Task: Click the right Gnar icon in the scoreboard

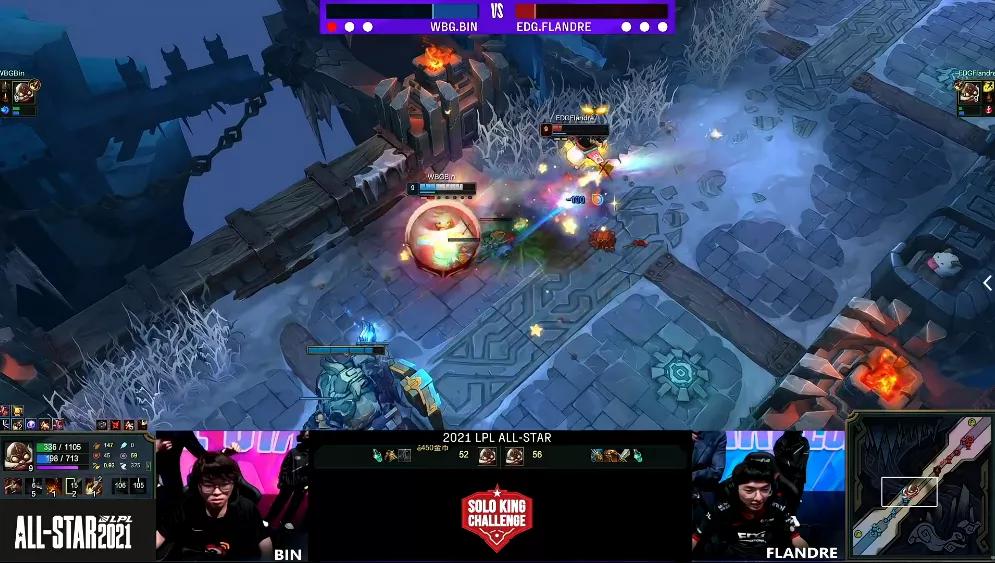Action: coord(514,456)
